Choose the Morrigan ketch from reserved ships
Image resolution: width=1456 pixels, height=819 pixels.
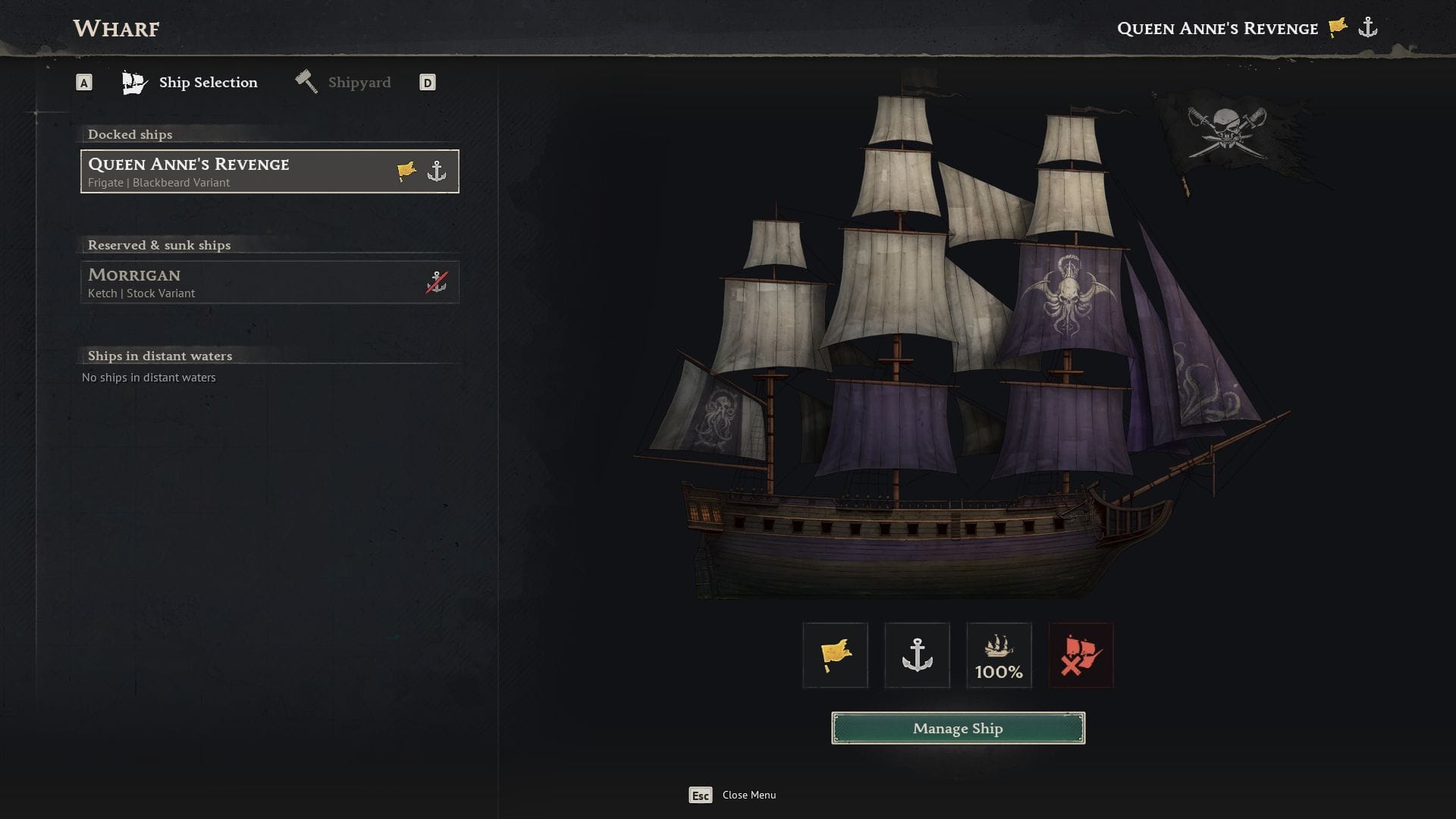269,282
